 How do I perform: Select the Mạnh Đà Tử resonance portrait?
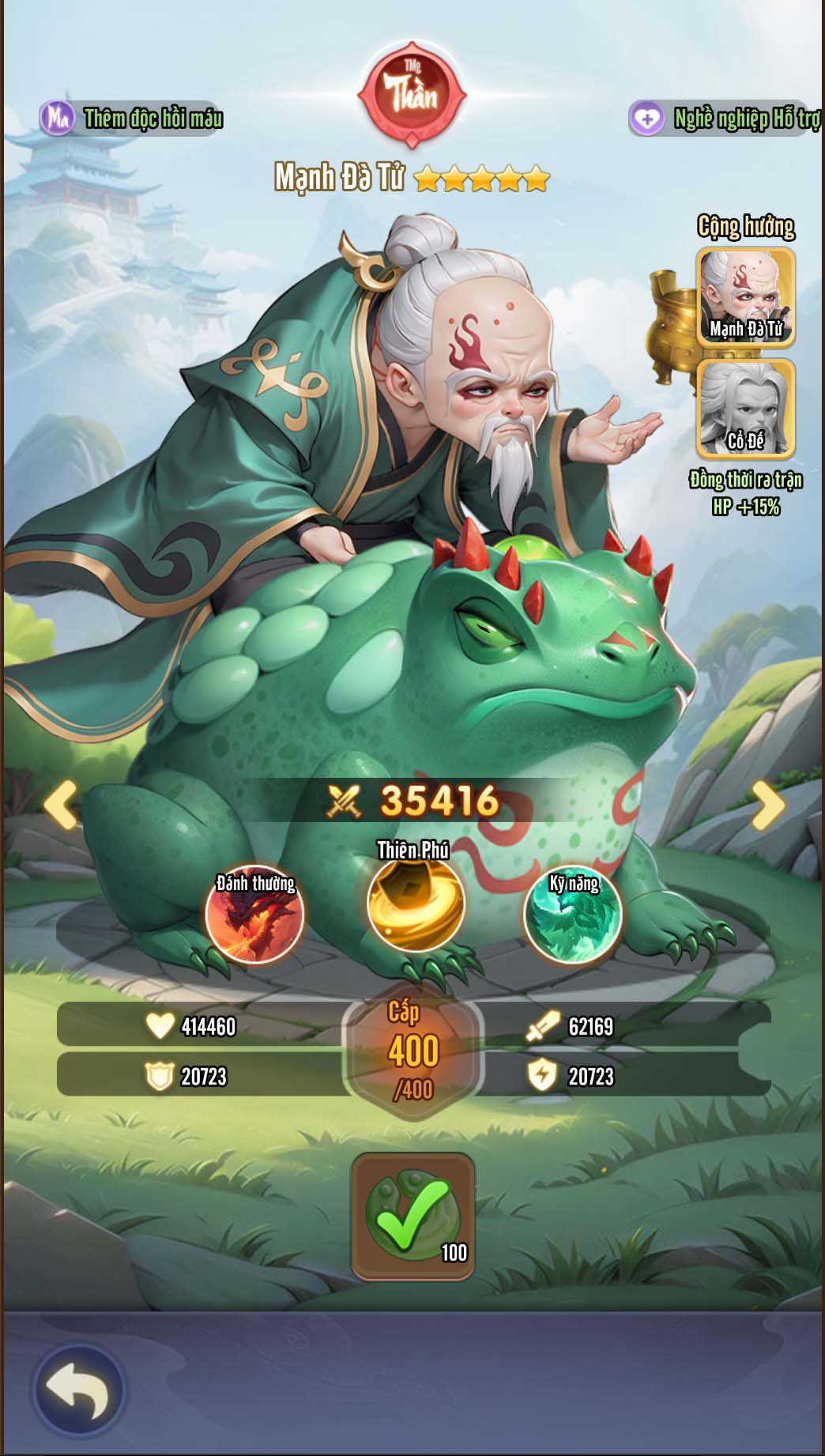tap(745, 296)
